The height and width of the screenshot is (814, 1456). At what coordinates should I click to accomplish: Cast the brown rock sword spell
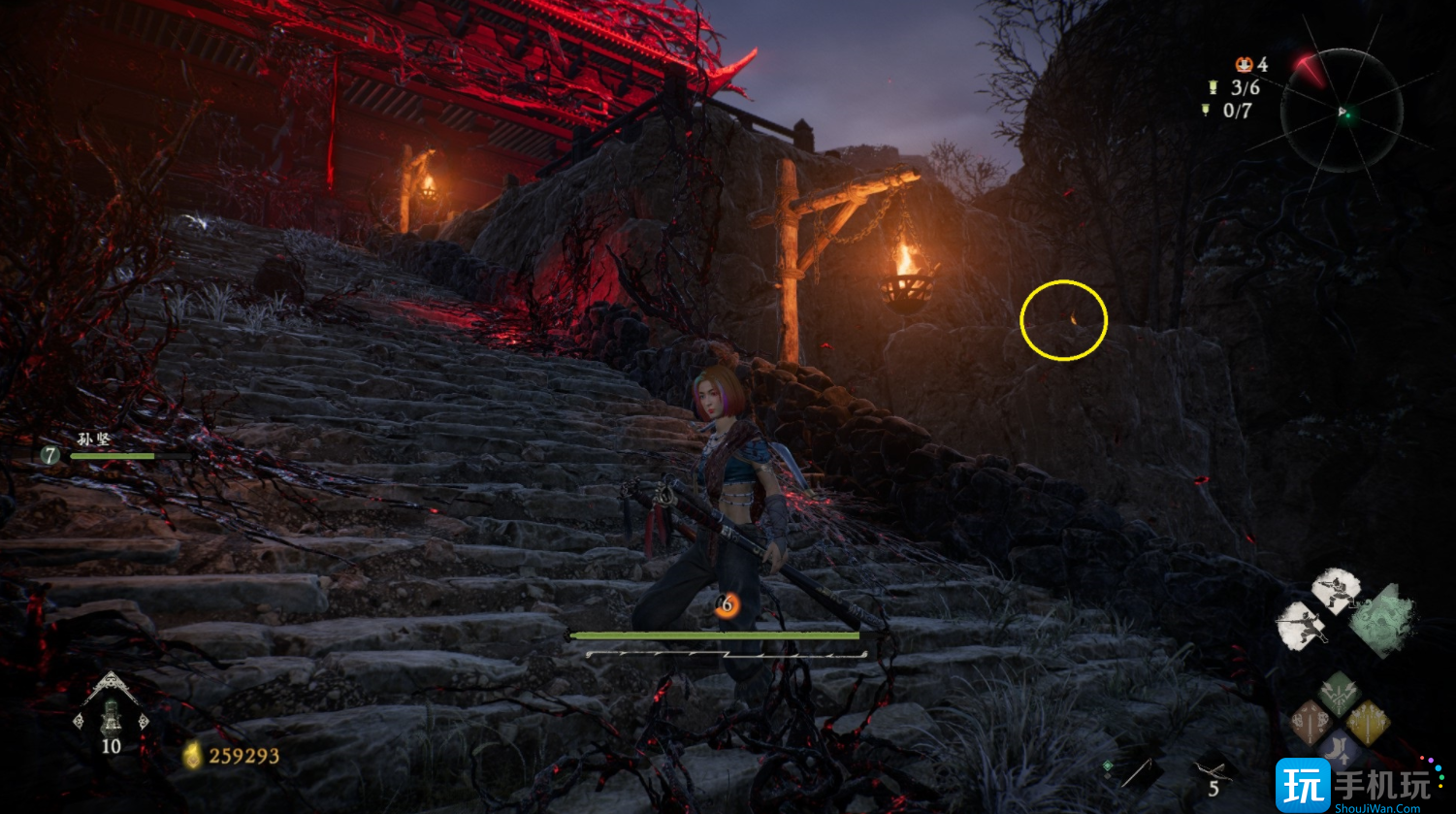1310,723
